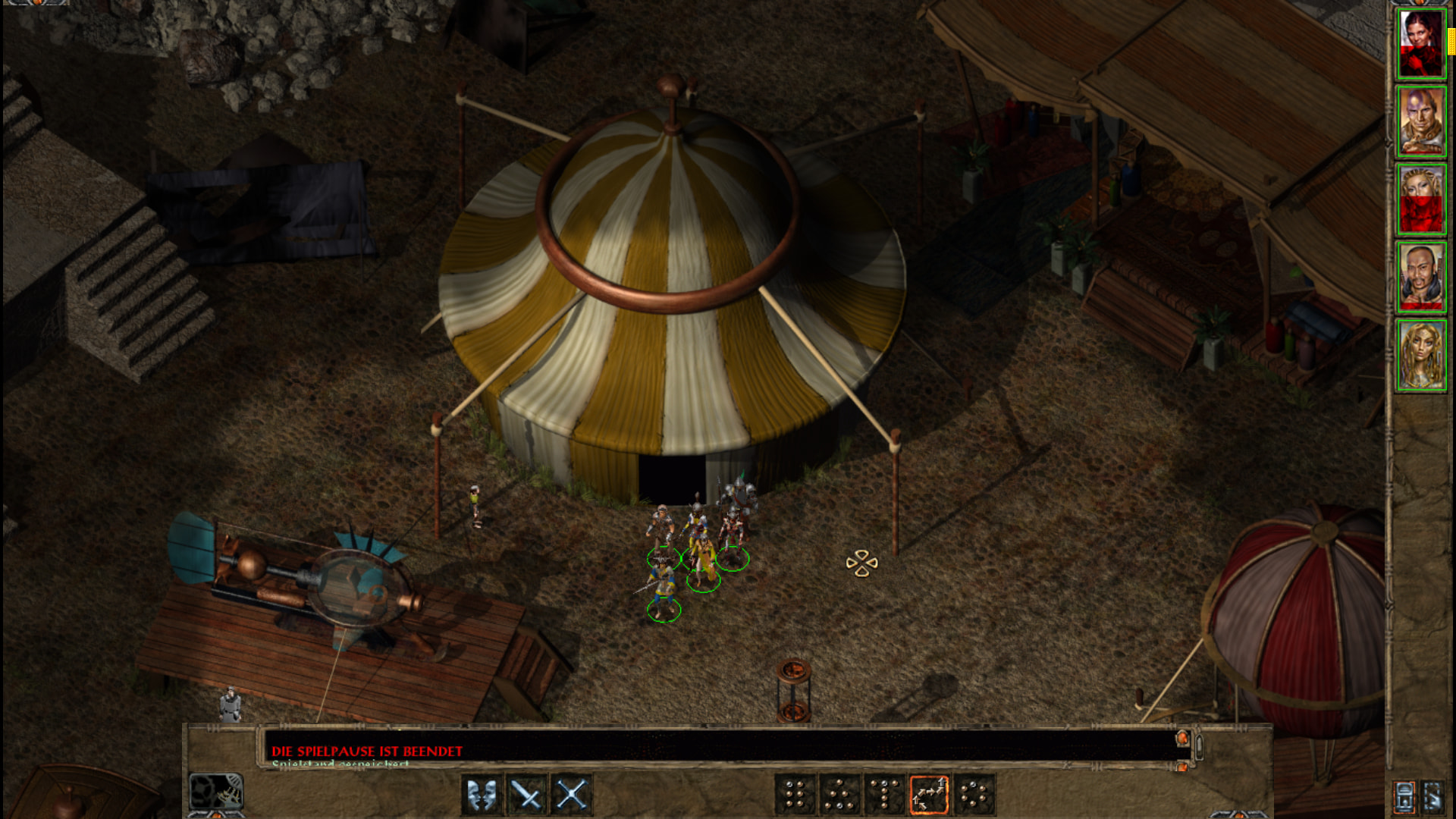Choose the single sword Attack action
This screenshot has width=1456, height=819.
click(x=527, y=795)
